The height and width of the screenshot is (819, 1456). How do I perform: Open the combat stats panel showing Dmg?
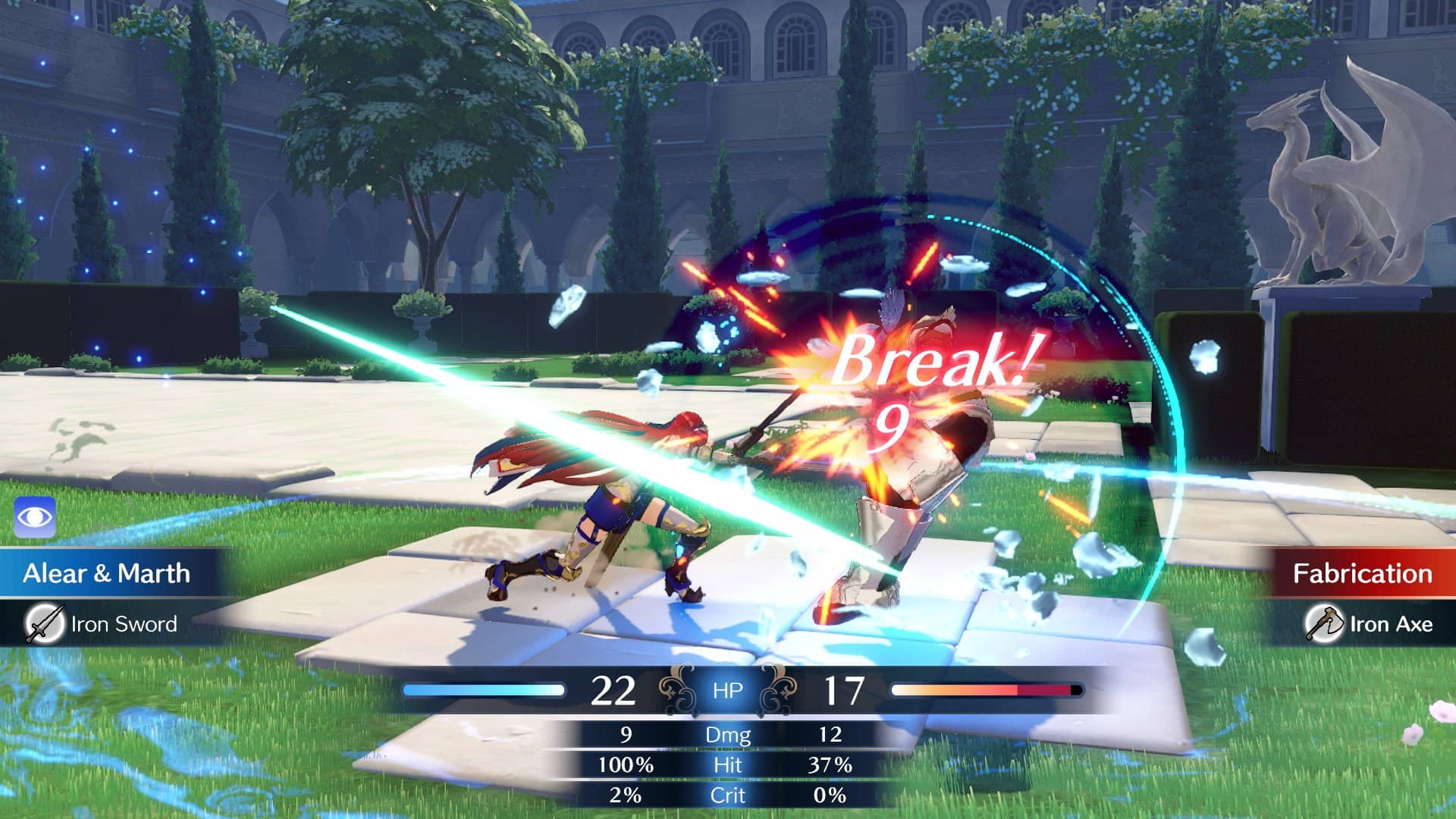pos(729,735)
